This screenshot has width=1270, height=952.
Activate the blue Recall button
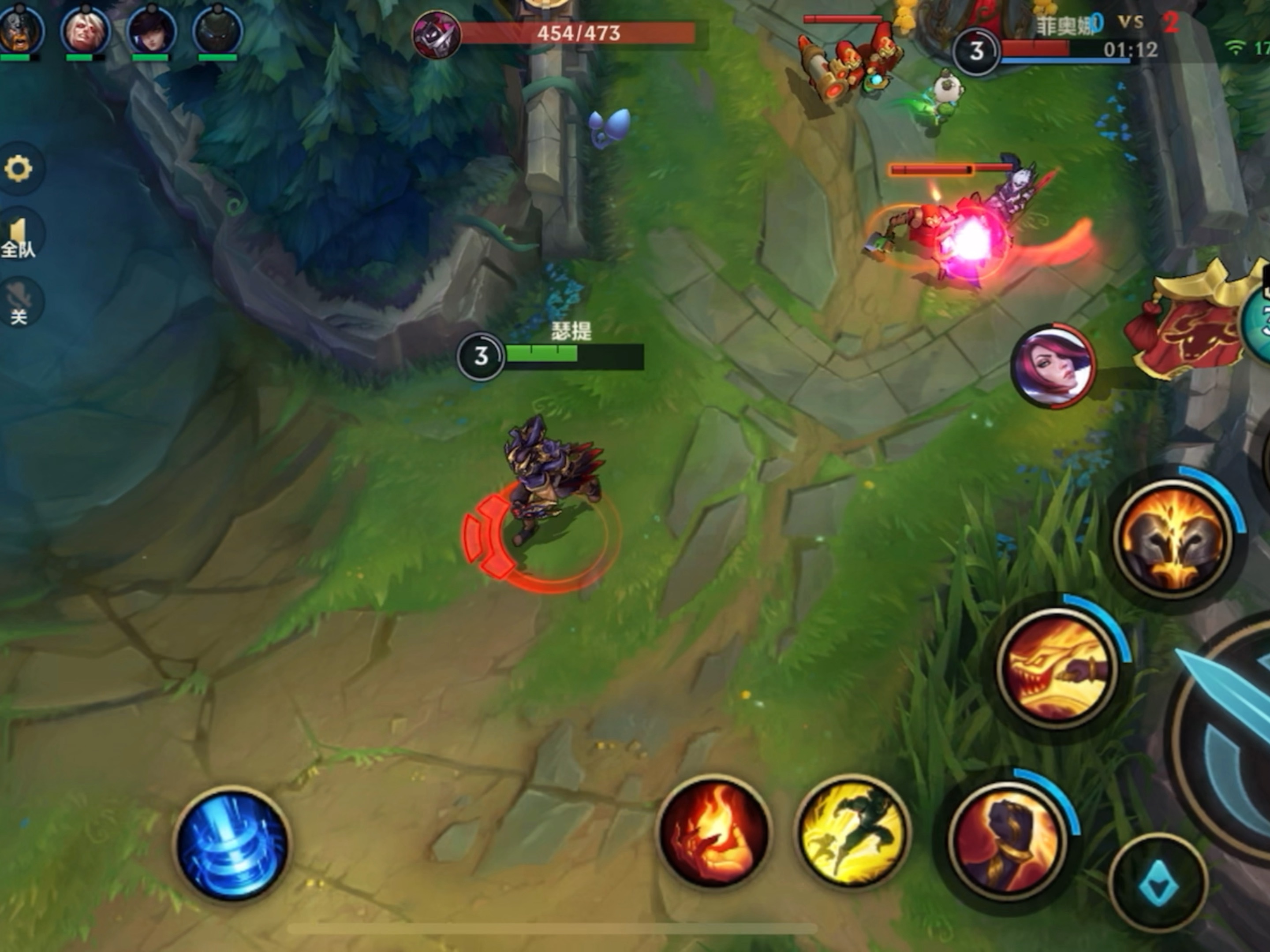point(232,844)
